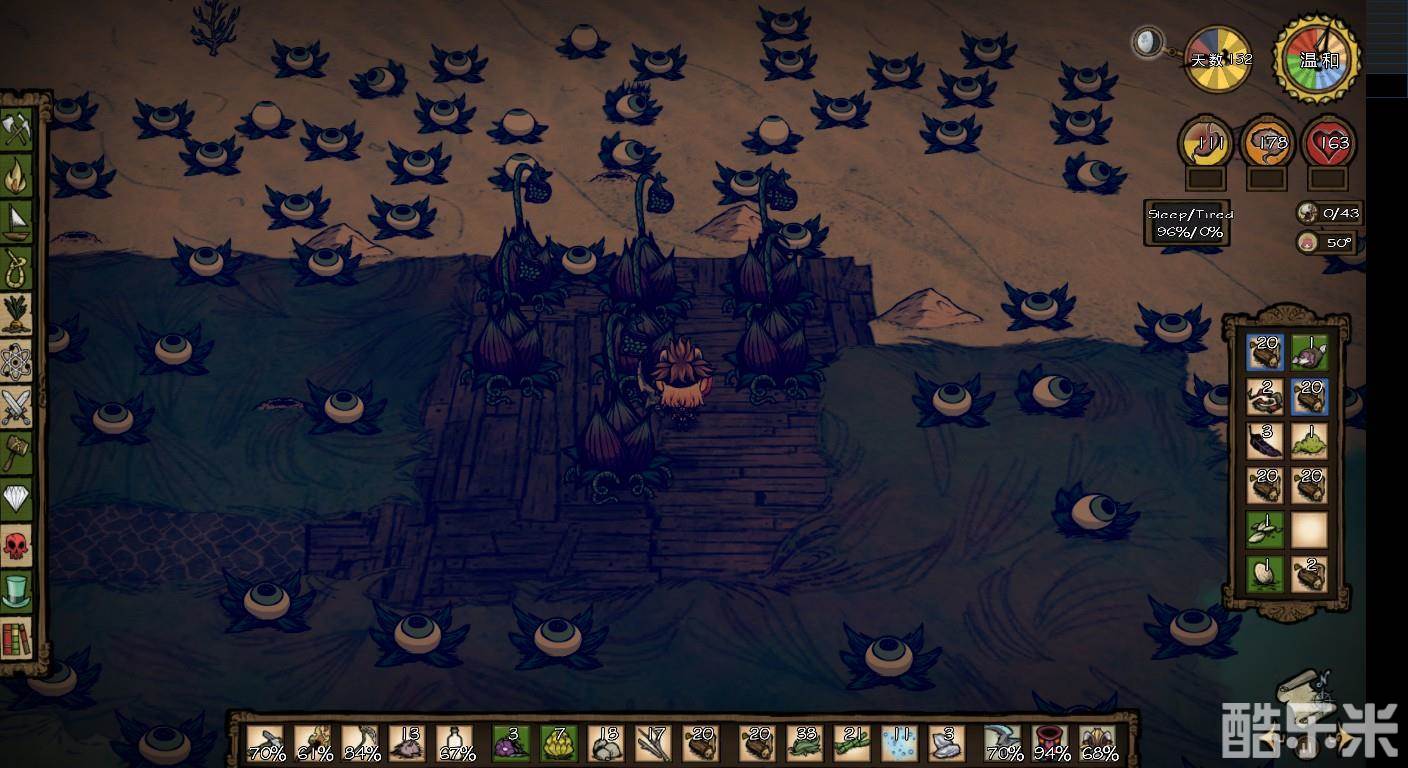
Task: Open the Fire crafting tab
Action: pos(17,177)
